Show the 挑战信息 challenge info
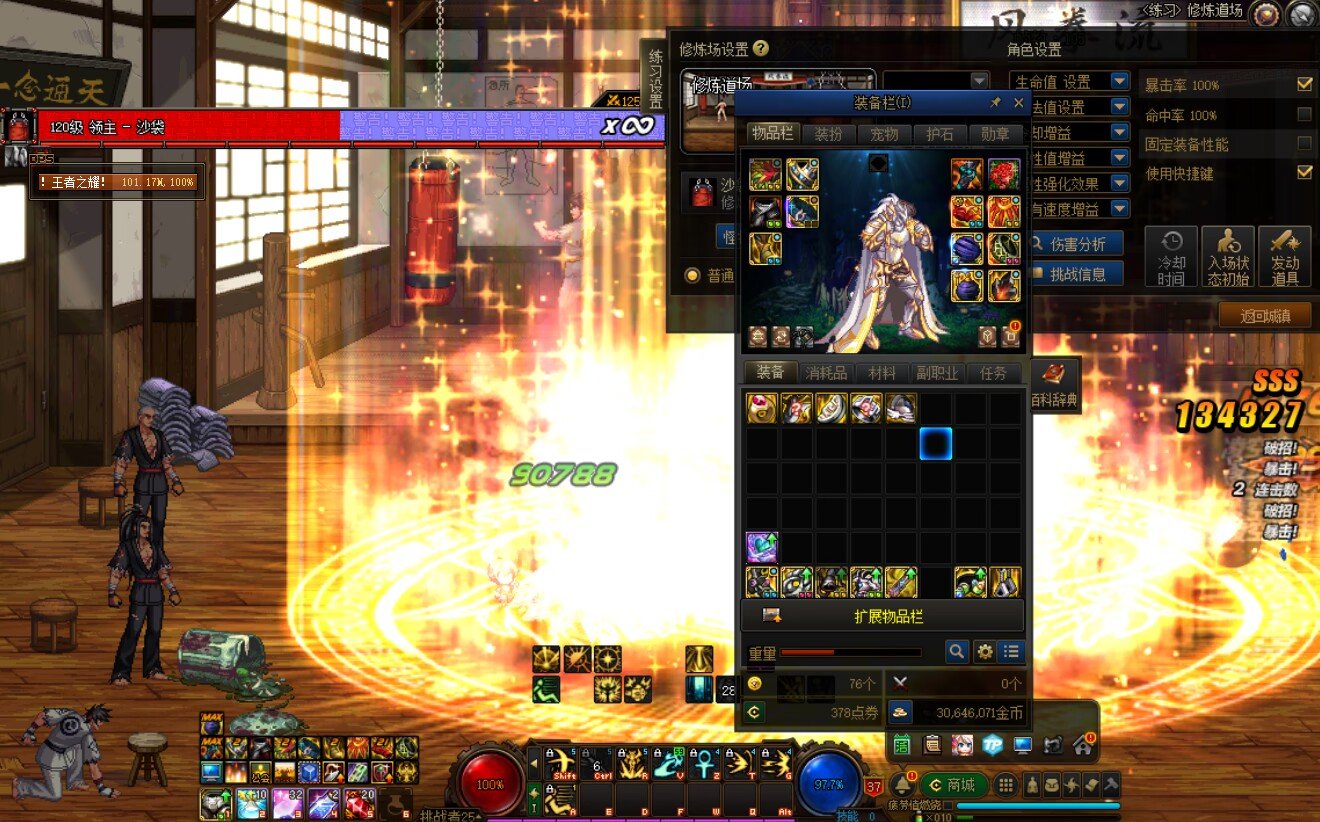The image size is (1320, 822). [x=1077, y=274]
